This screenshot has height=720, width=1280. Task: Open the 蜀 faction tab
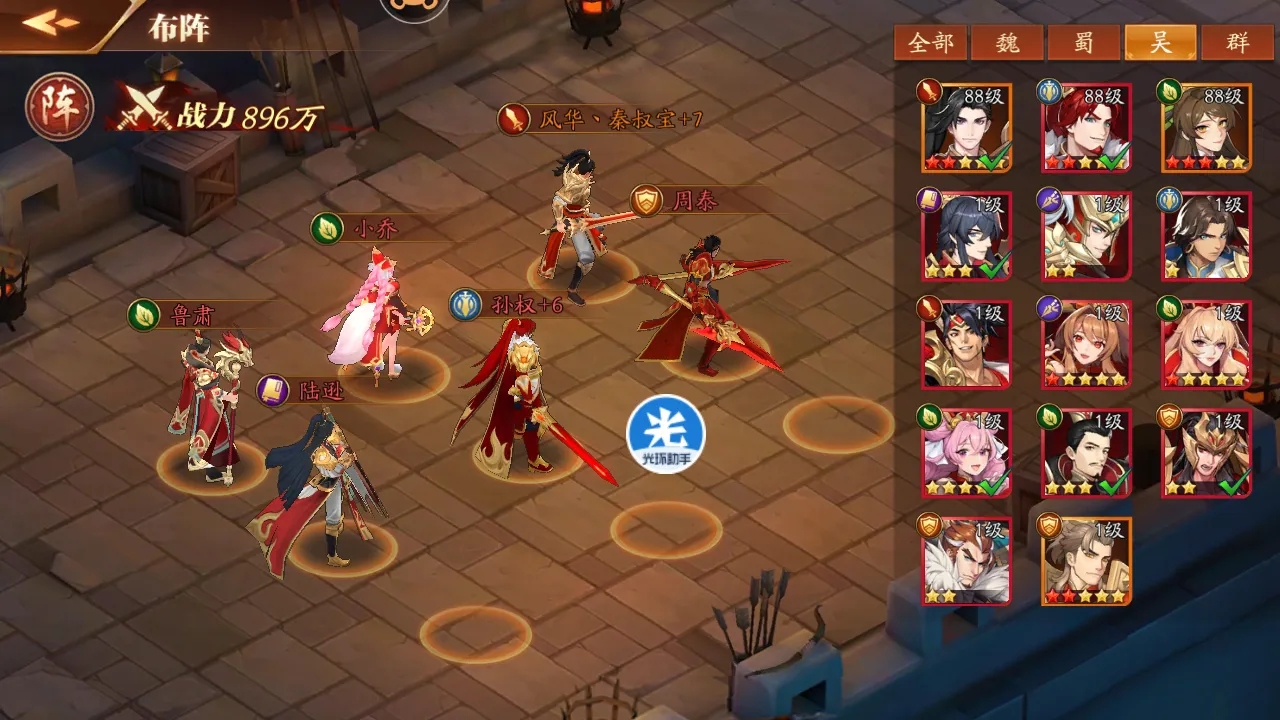[1082, 42]
